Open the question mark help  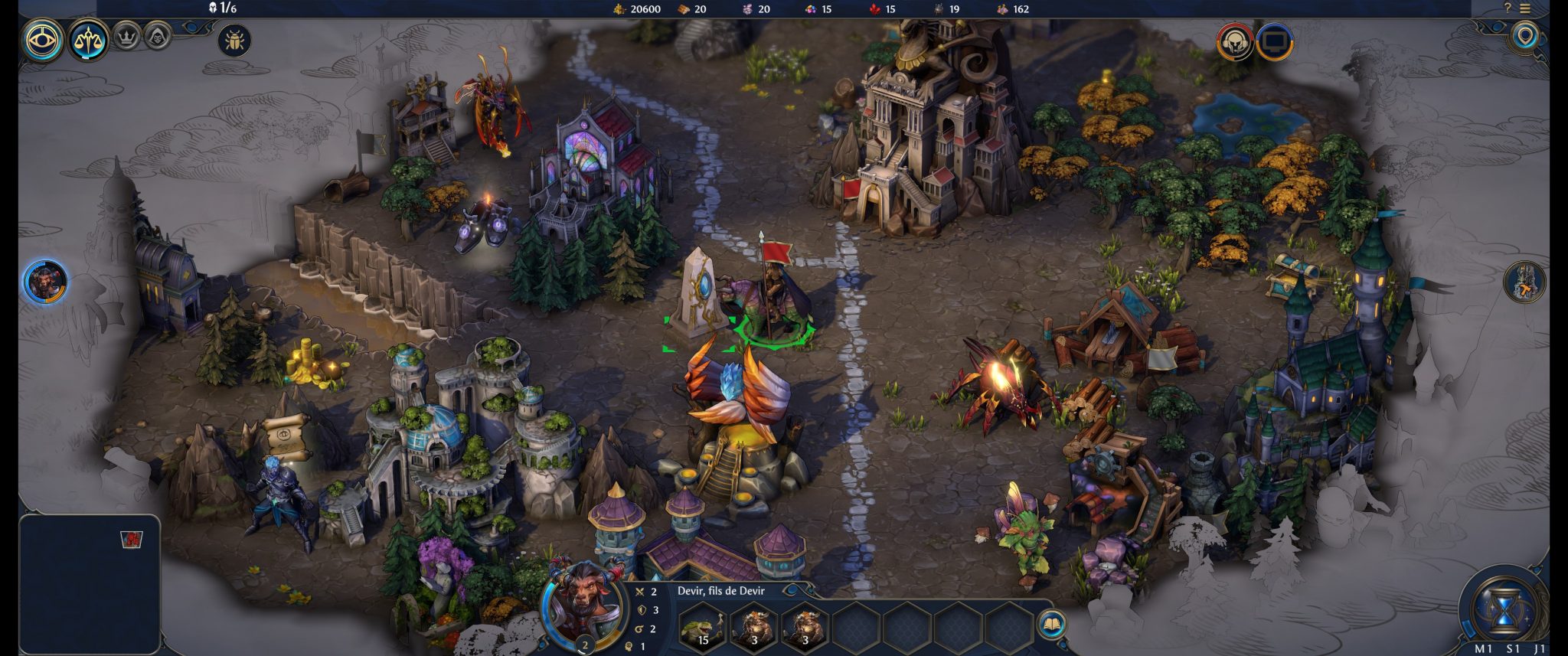tap(1507, 8)
